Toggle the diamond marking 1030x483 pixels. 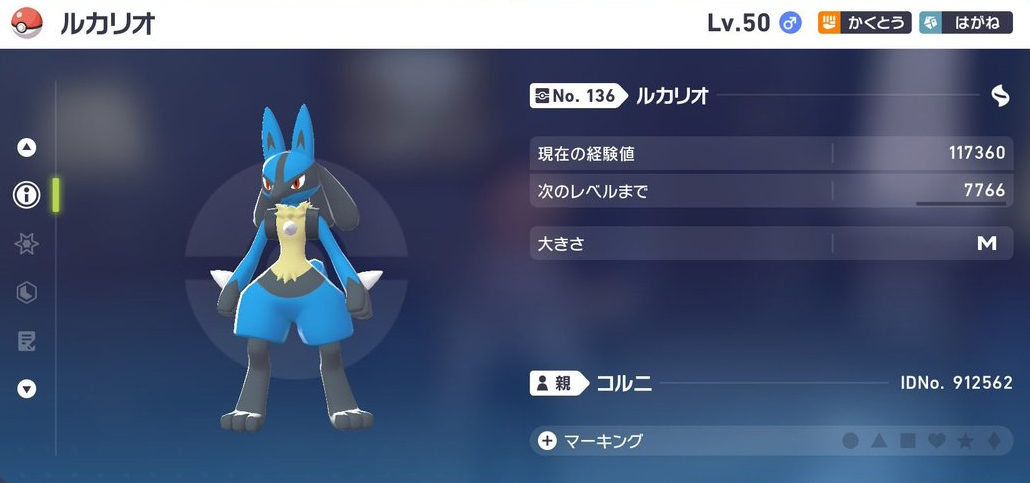[x=994, y=441]
